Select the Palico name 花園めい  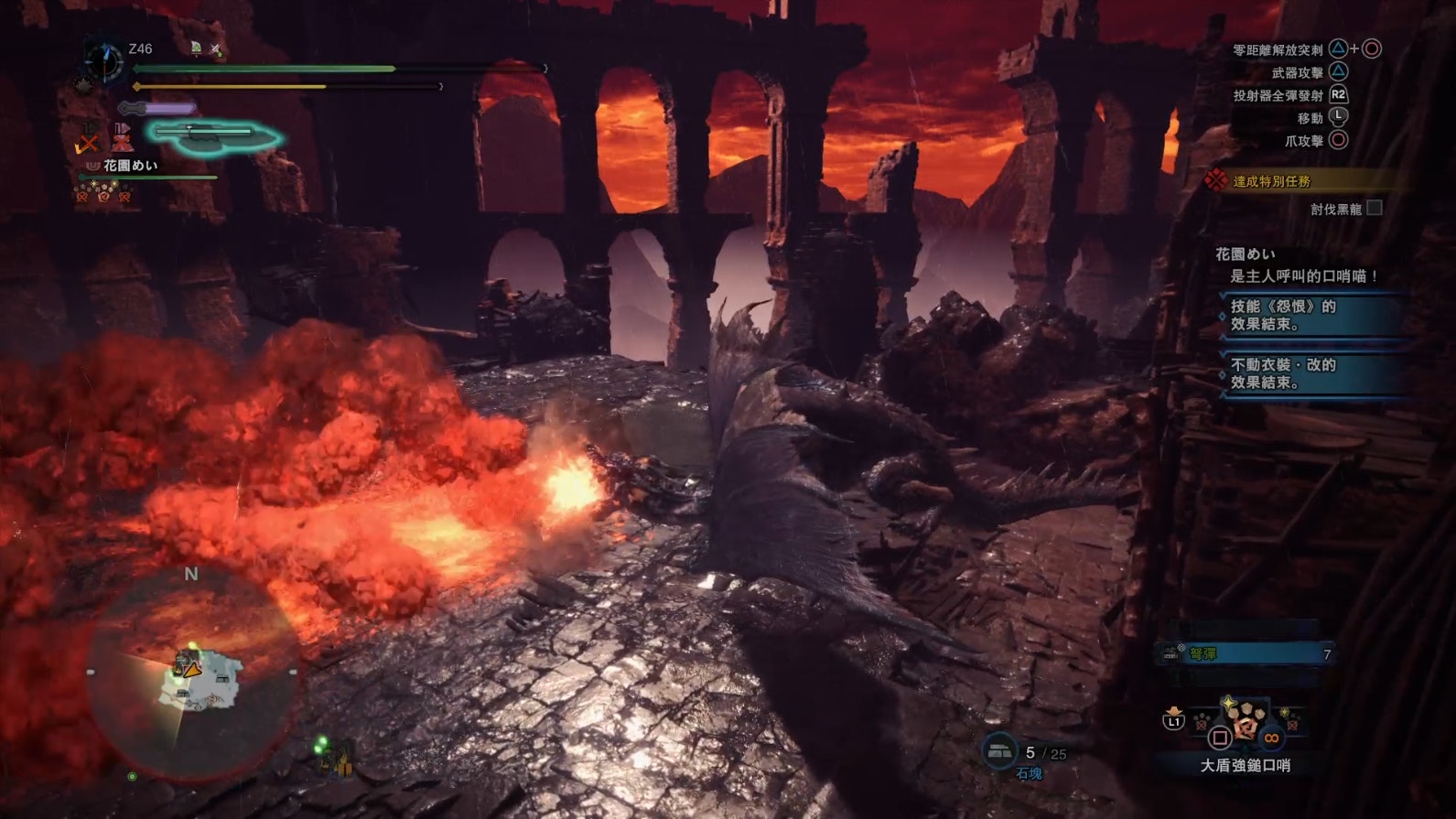coord(130,166)
